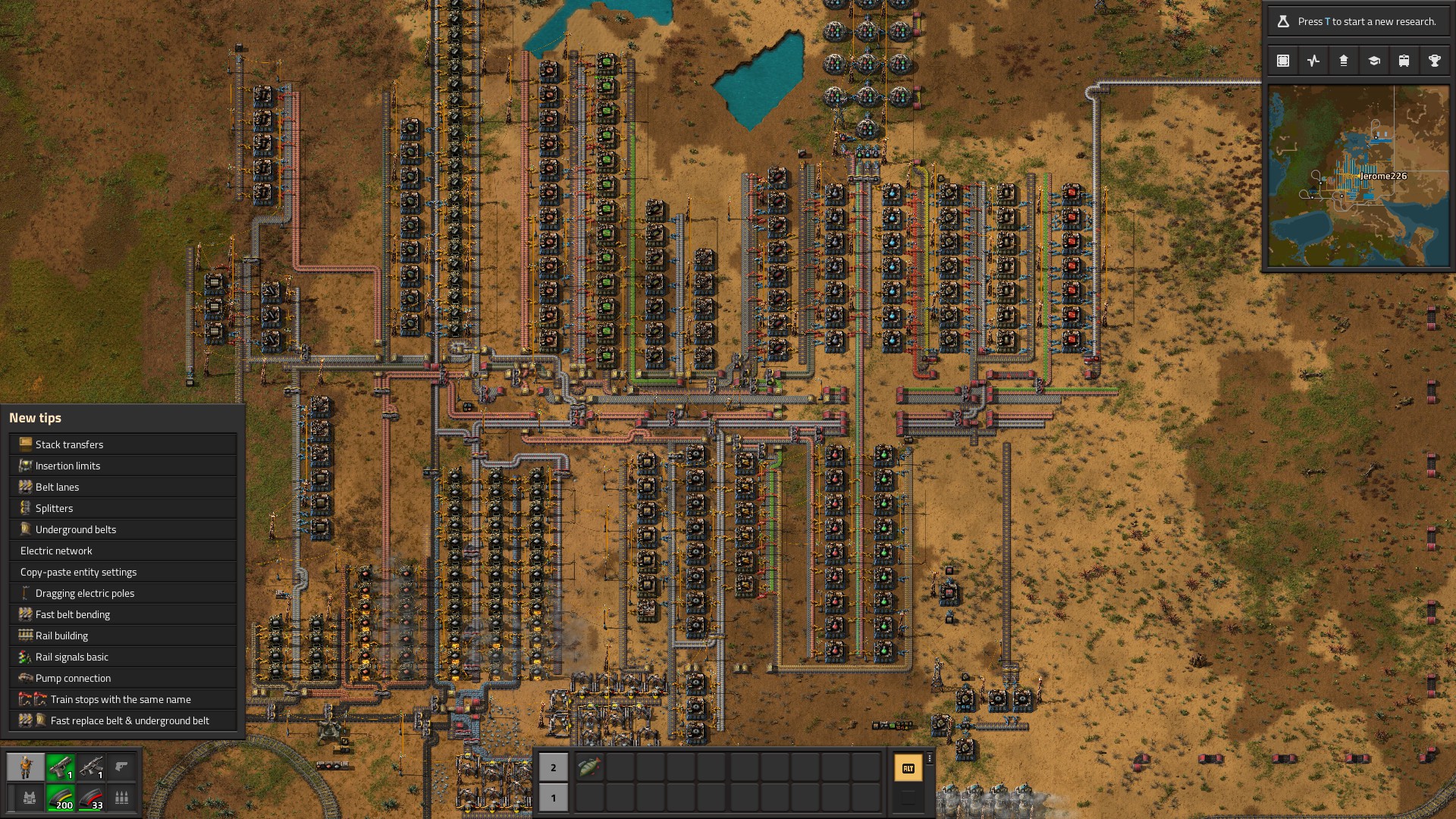
Task: Open the research technology screen
Action: point(1373,60)
